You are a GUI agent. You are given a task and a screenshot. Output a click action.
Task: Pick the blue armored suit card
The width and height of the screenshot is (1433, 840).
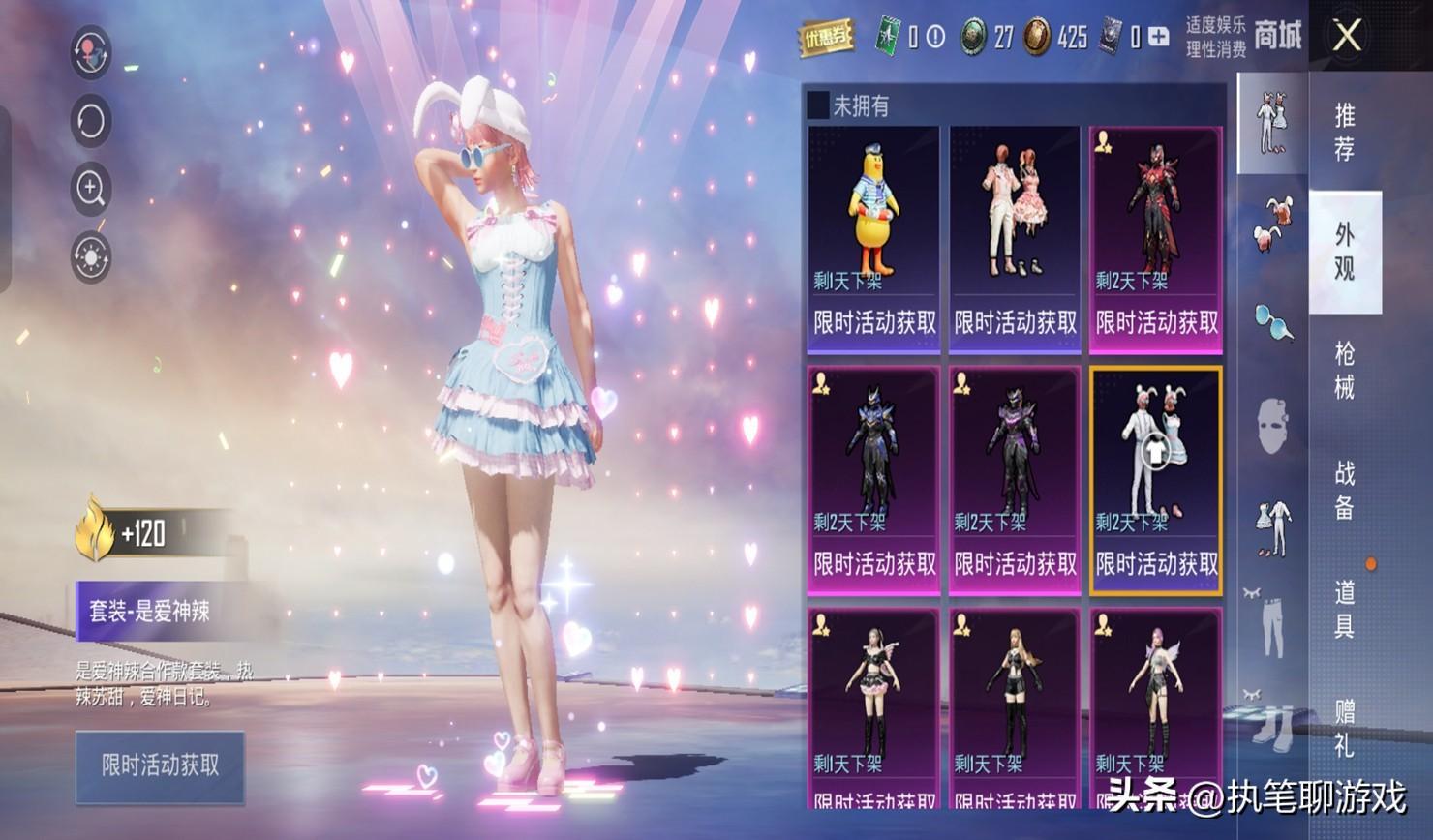pos(873,480)
